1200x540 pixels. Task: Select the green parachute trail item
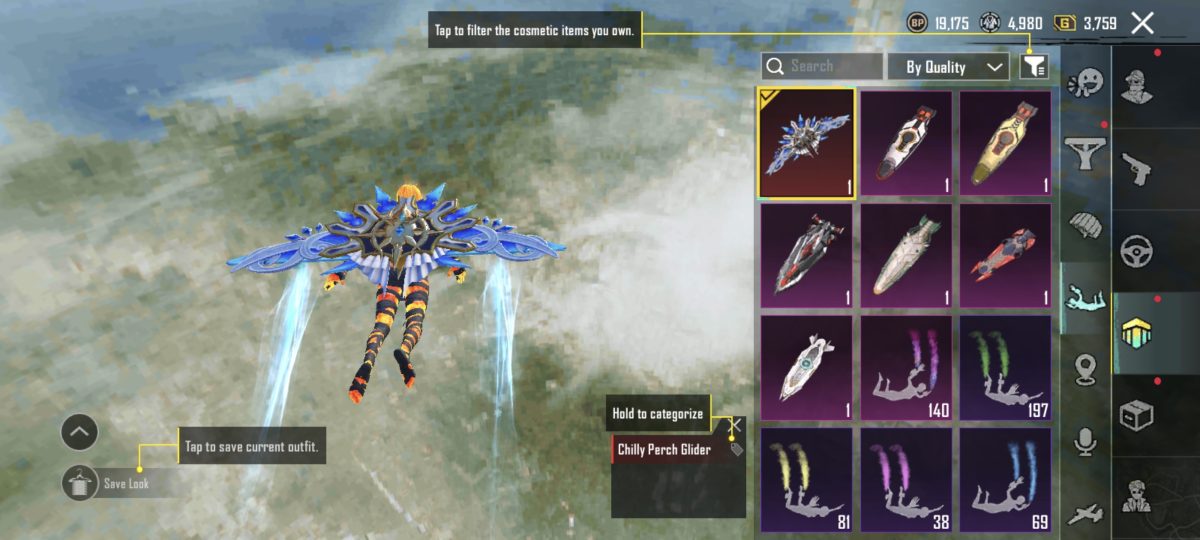[1005, 367]
